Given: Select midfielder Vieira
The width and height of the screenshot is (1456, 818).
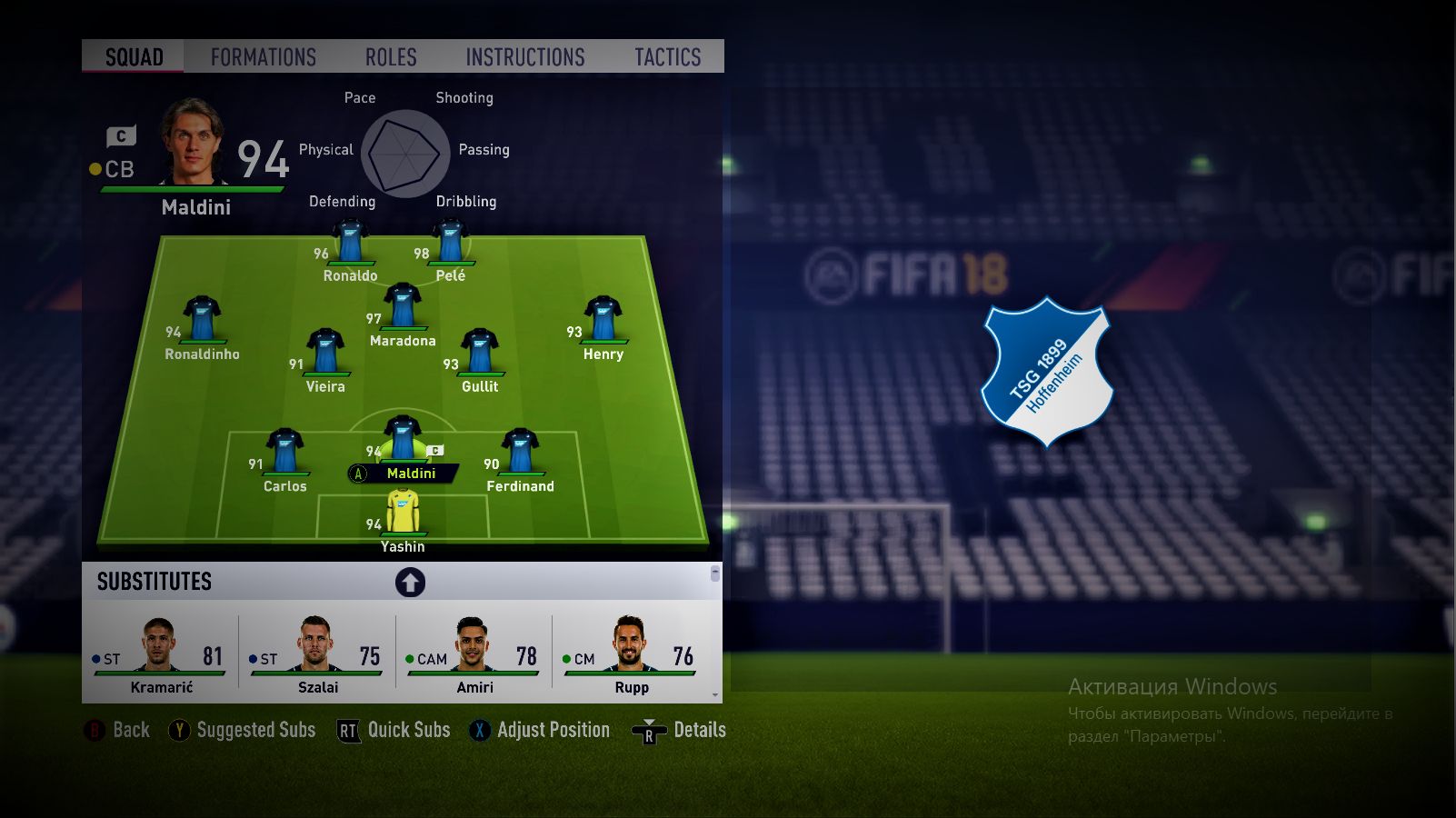Looking at the screenshot, I should (325, 355).
